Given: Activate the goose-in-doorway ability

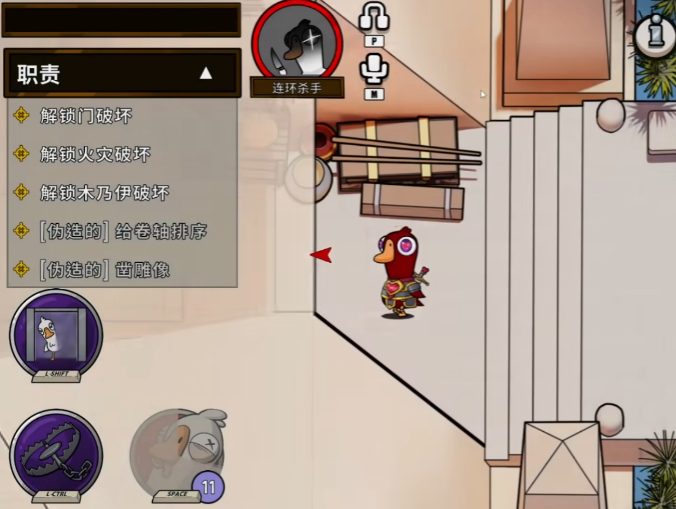Looking at the screenshot, I should 56,333.
